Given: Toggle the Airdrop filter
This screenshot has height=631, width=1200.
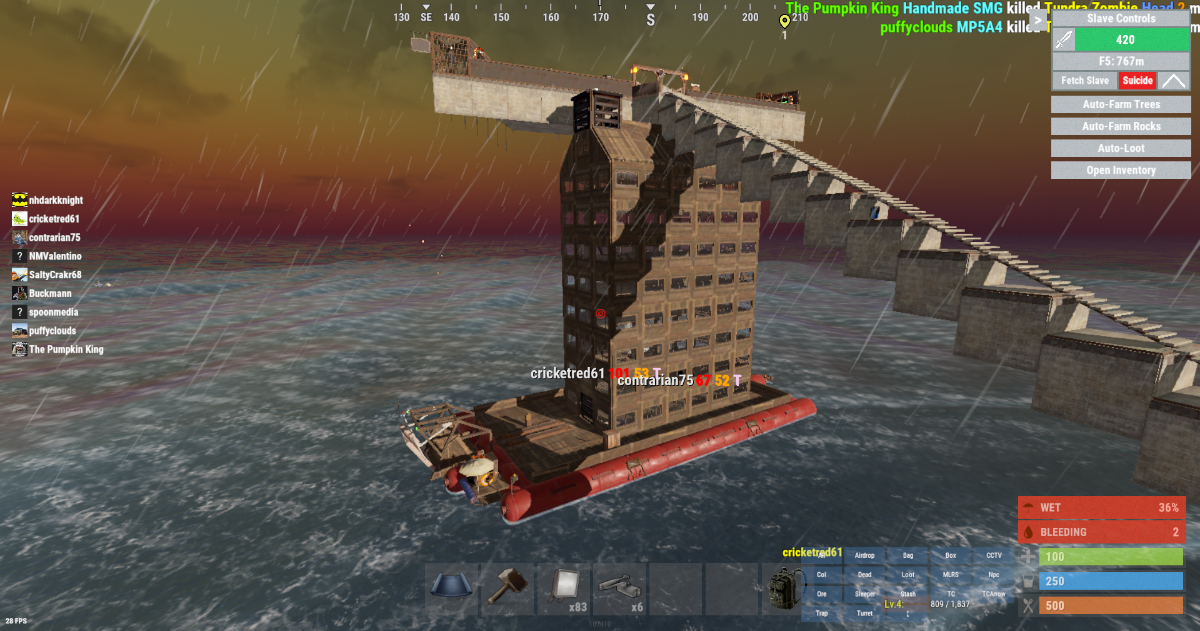Looking at the screenshot, I should [865, 555].
